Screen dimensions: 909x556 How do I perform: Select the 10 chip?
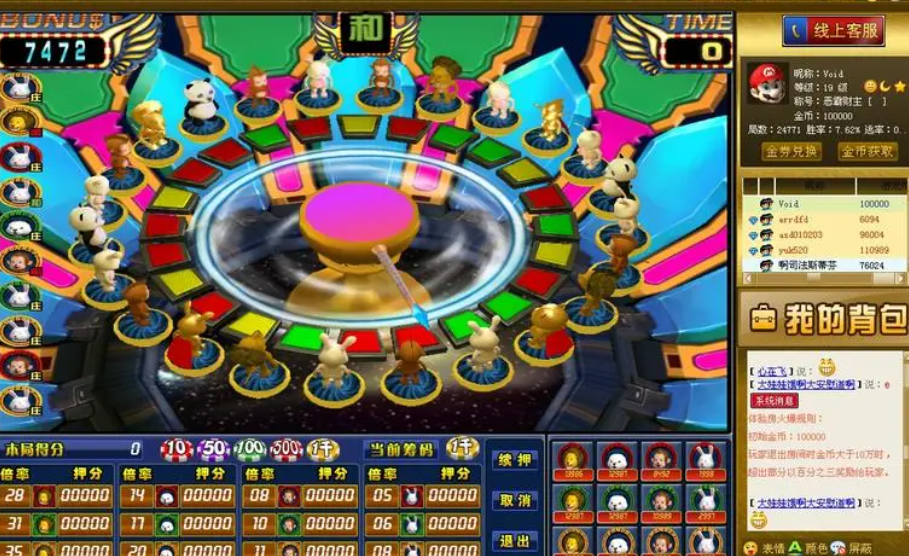(x=177, y=450)
